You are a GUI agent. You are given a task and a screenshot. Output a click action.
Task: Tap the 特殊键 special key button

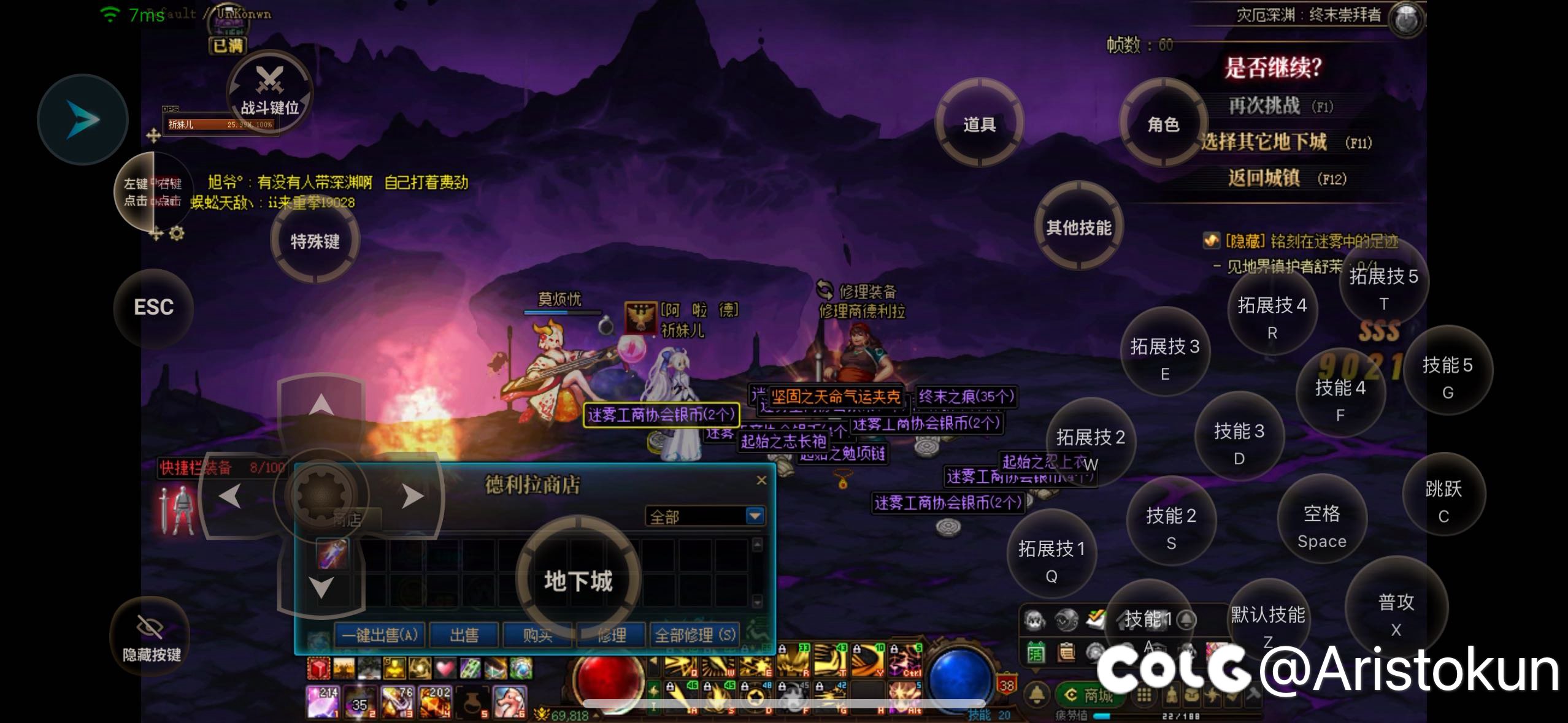click(x=315, y=241)
